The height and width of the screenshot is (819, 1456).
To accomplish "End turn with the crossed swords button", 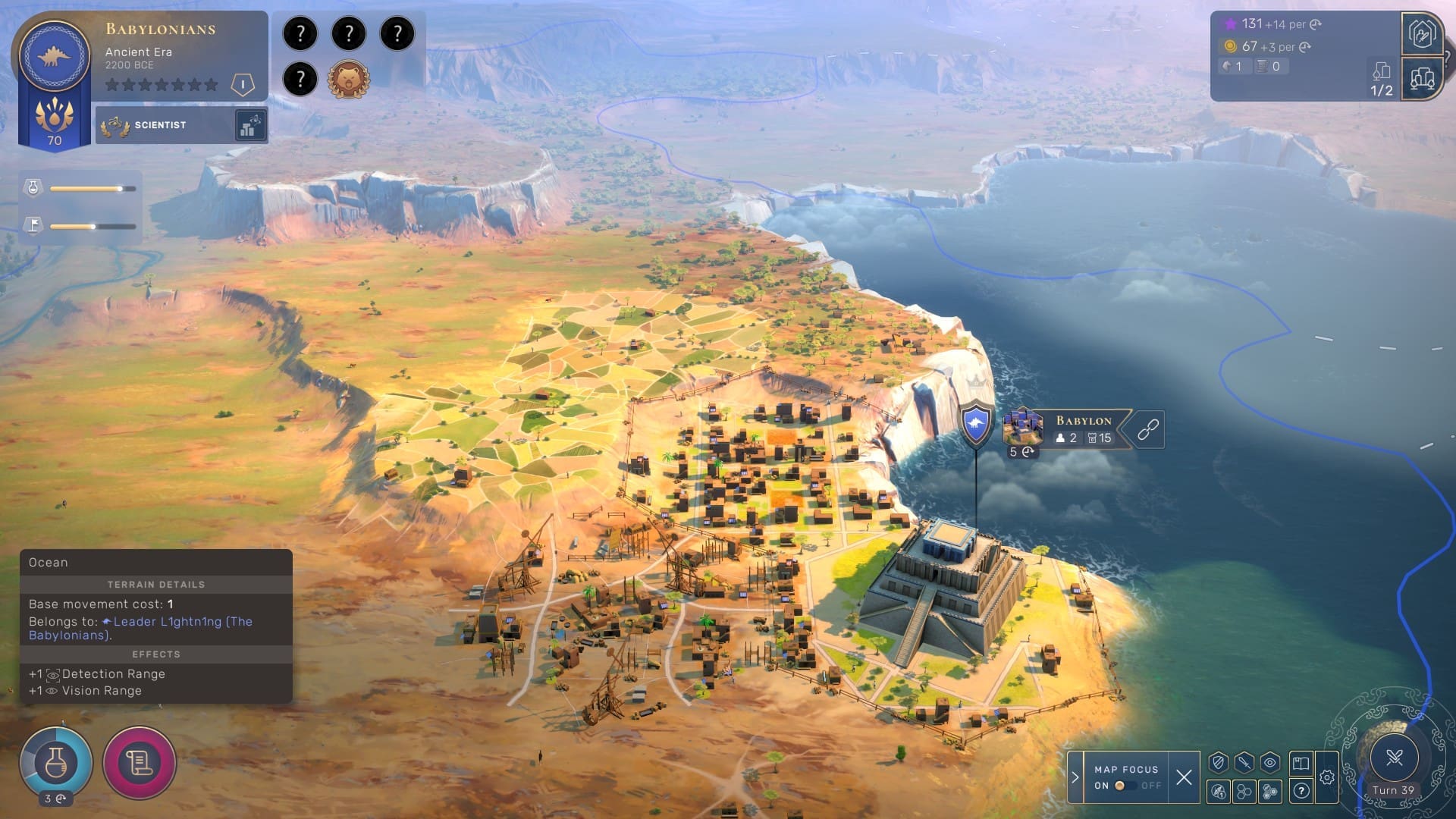I will pyautogui.click(x=1393, y=758).
